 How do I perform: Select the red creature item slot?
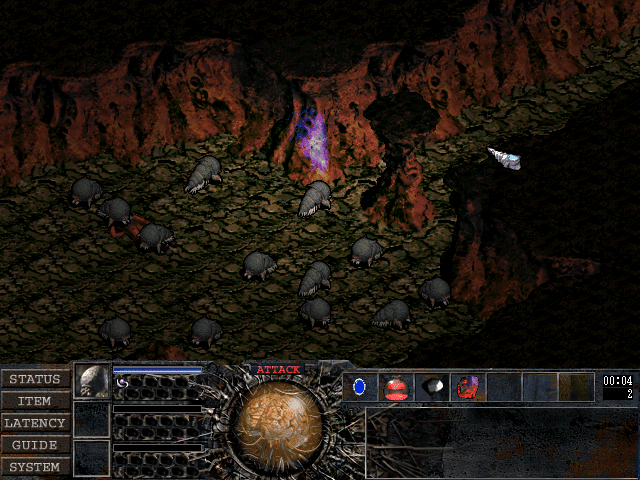[467, 386]
